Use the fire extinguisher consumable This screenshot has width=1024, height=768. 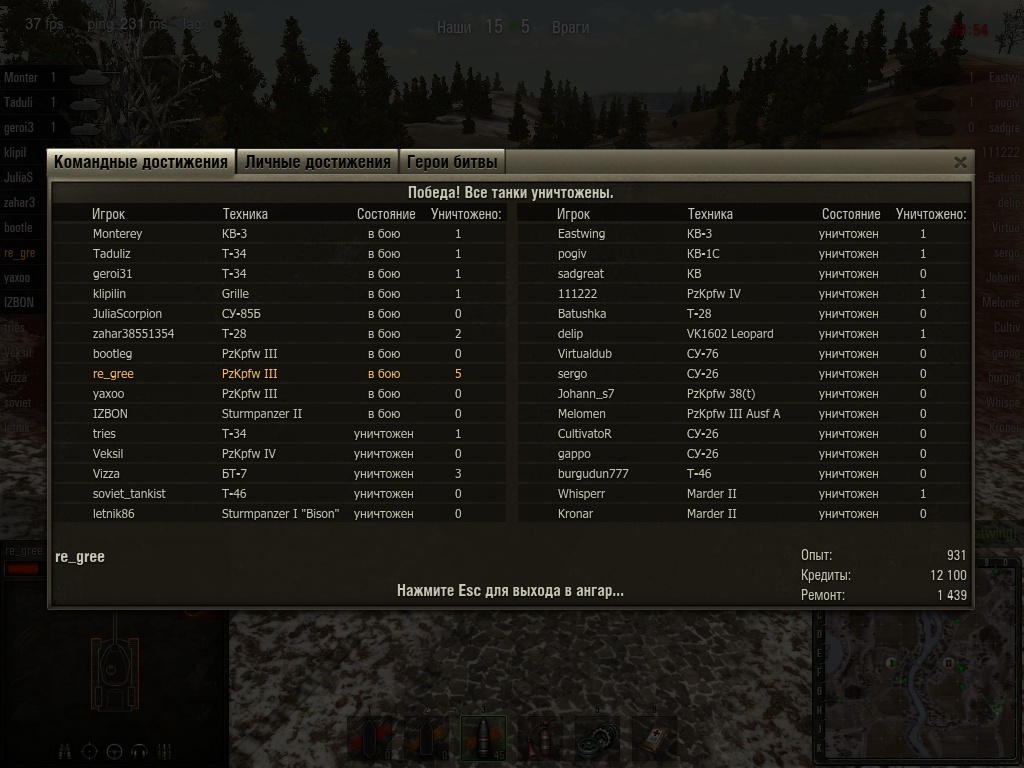pos(541,739)
